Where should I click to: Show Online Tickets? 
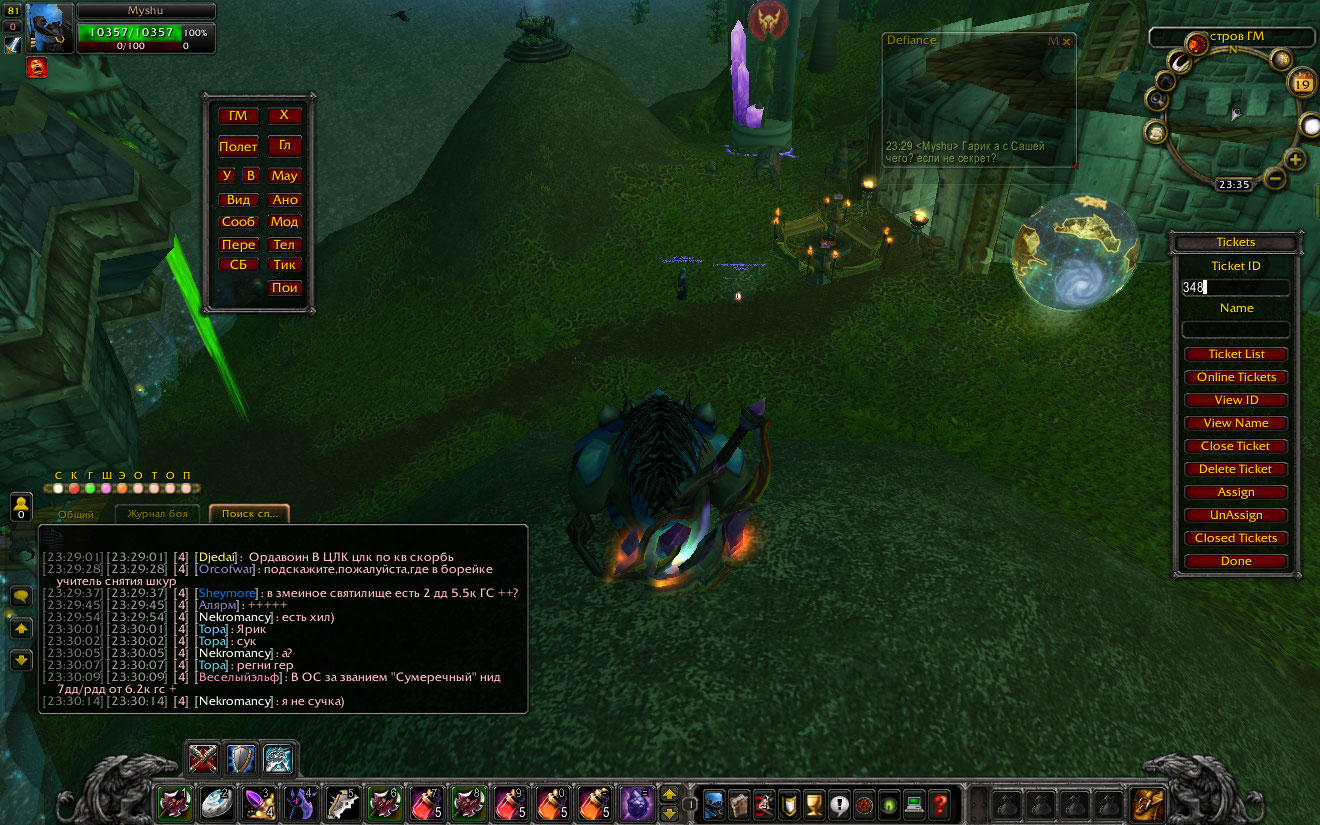click(x=1236, y=377)
